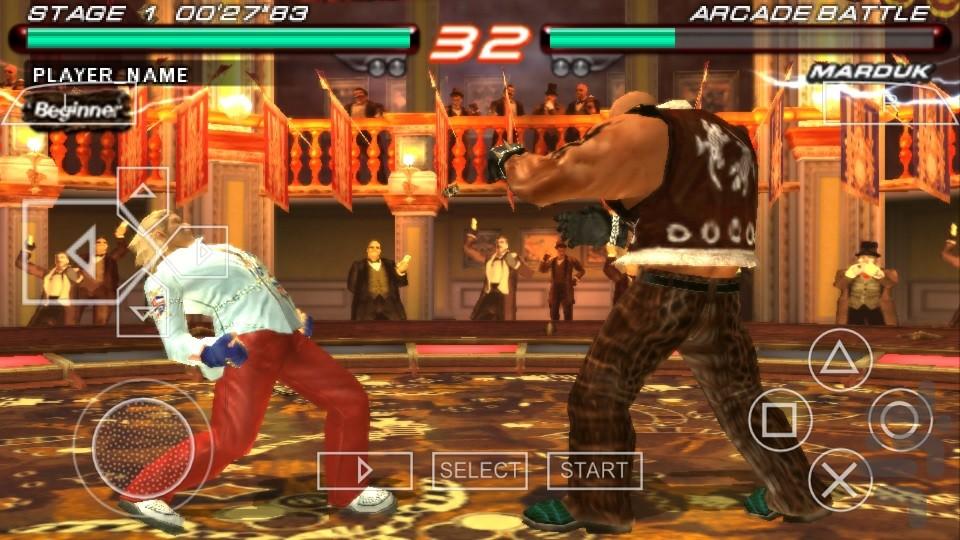The height and width of the screenshot is (540, 960).
Task: Click the D-pad up arrow
Action: (143, 198)
